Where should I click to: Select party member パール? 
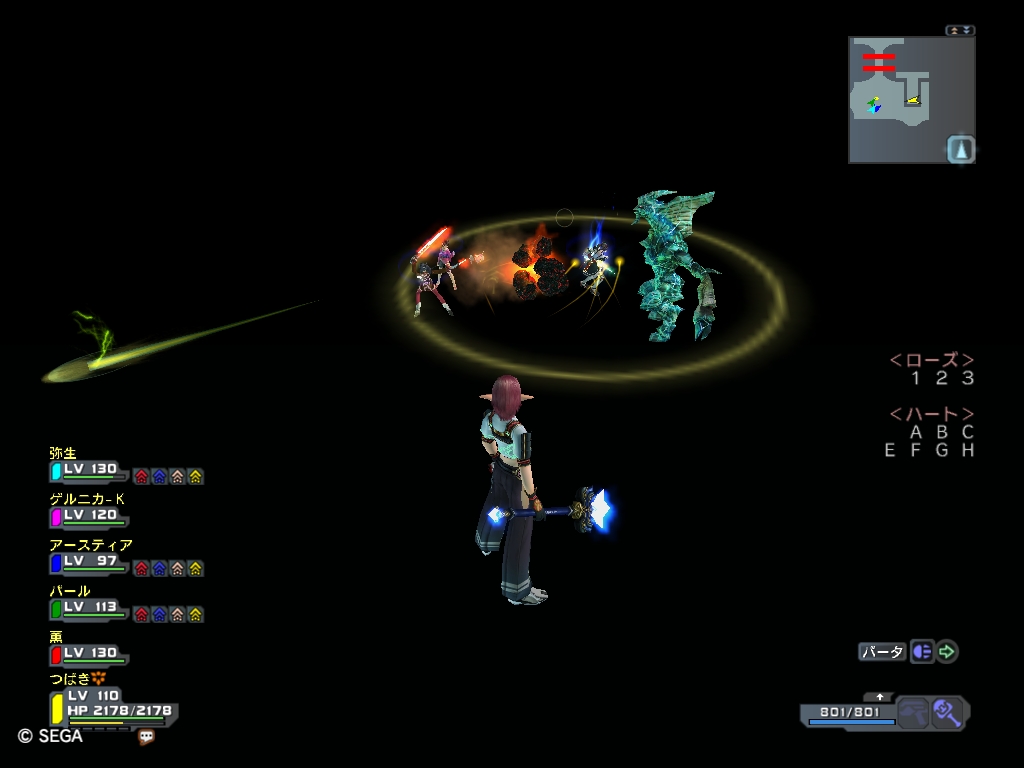88,607
